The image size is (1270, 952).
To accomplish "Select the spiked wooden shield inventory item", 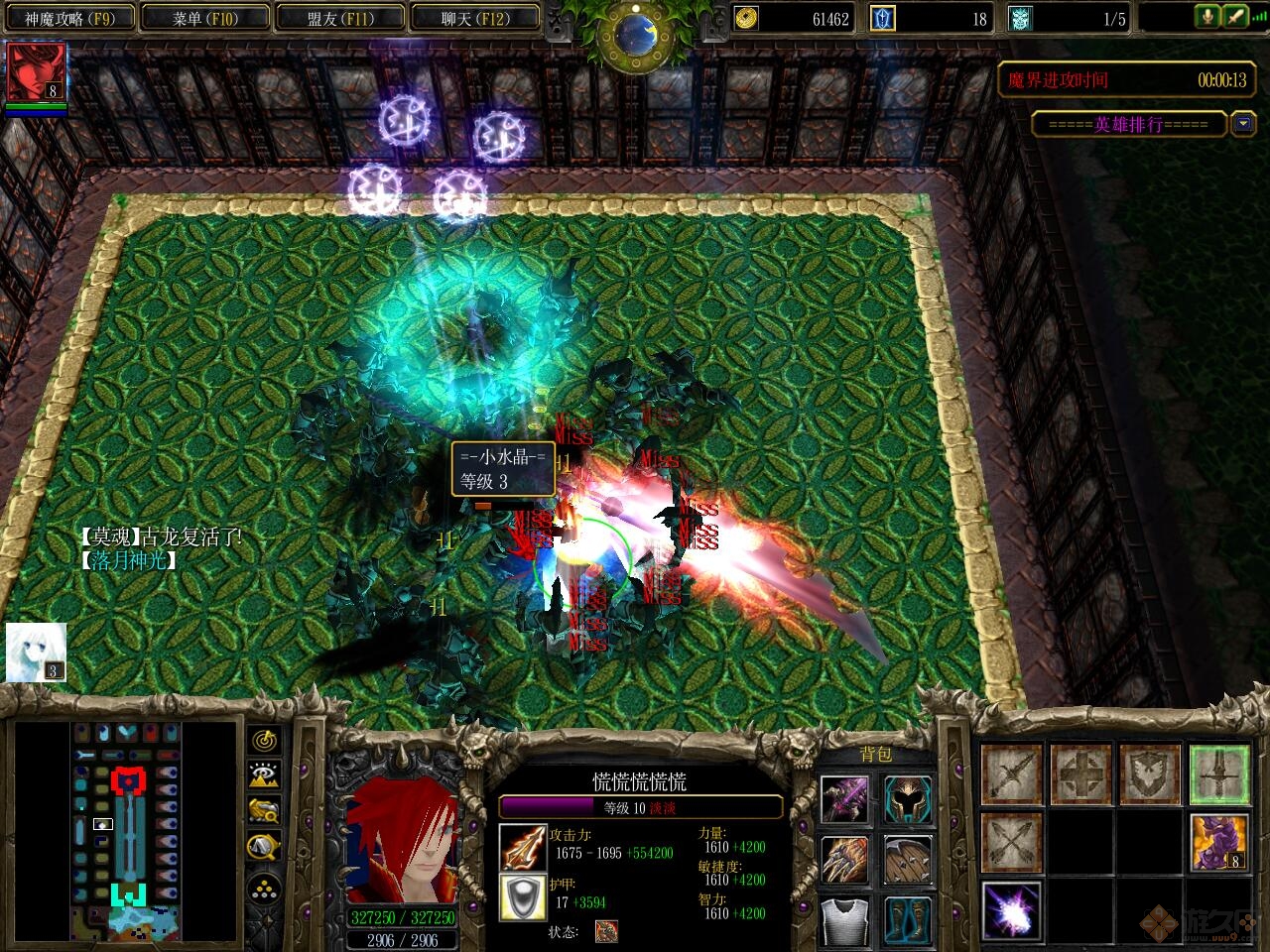I will click(x=908, y=860).
